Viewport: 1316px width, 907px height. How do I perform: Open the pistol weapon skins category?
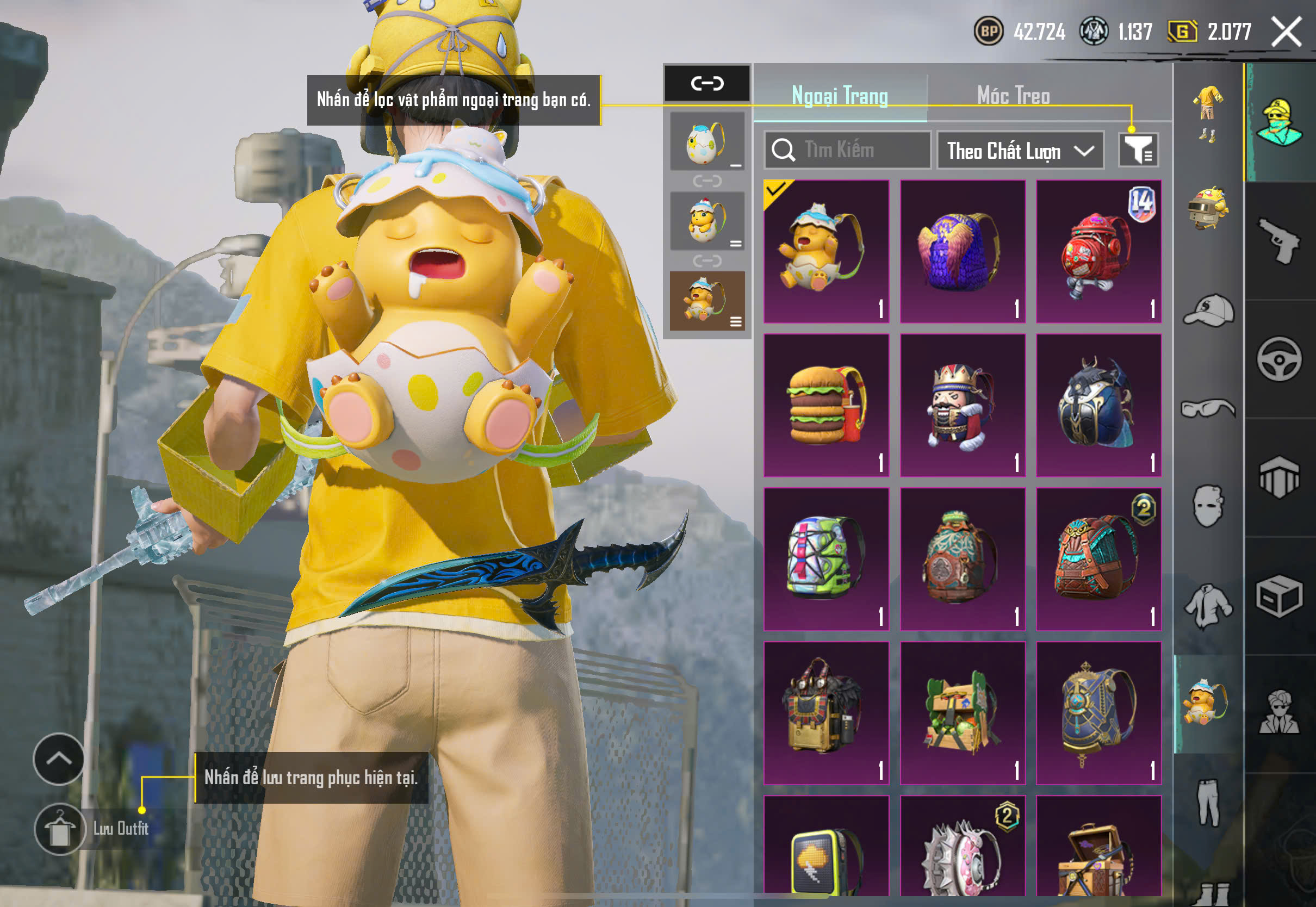coord(1280,241)
